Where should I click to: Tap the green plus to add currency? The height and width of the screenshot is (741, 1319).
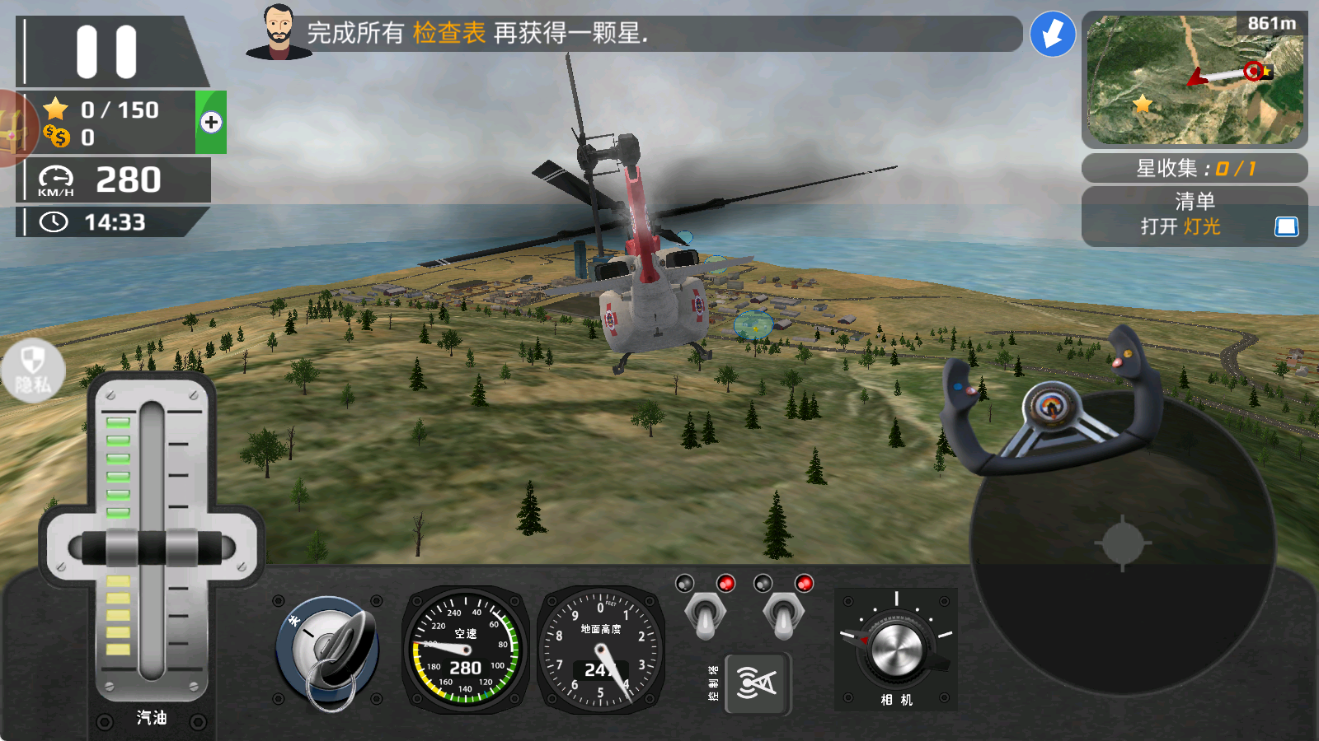tap(211, 122)
